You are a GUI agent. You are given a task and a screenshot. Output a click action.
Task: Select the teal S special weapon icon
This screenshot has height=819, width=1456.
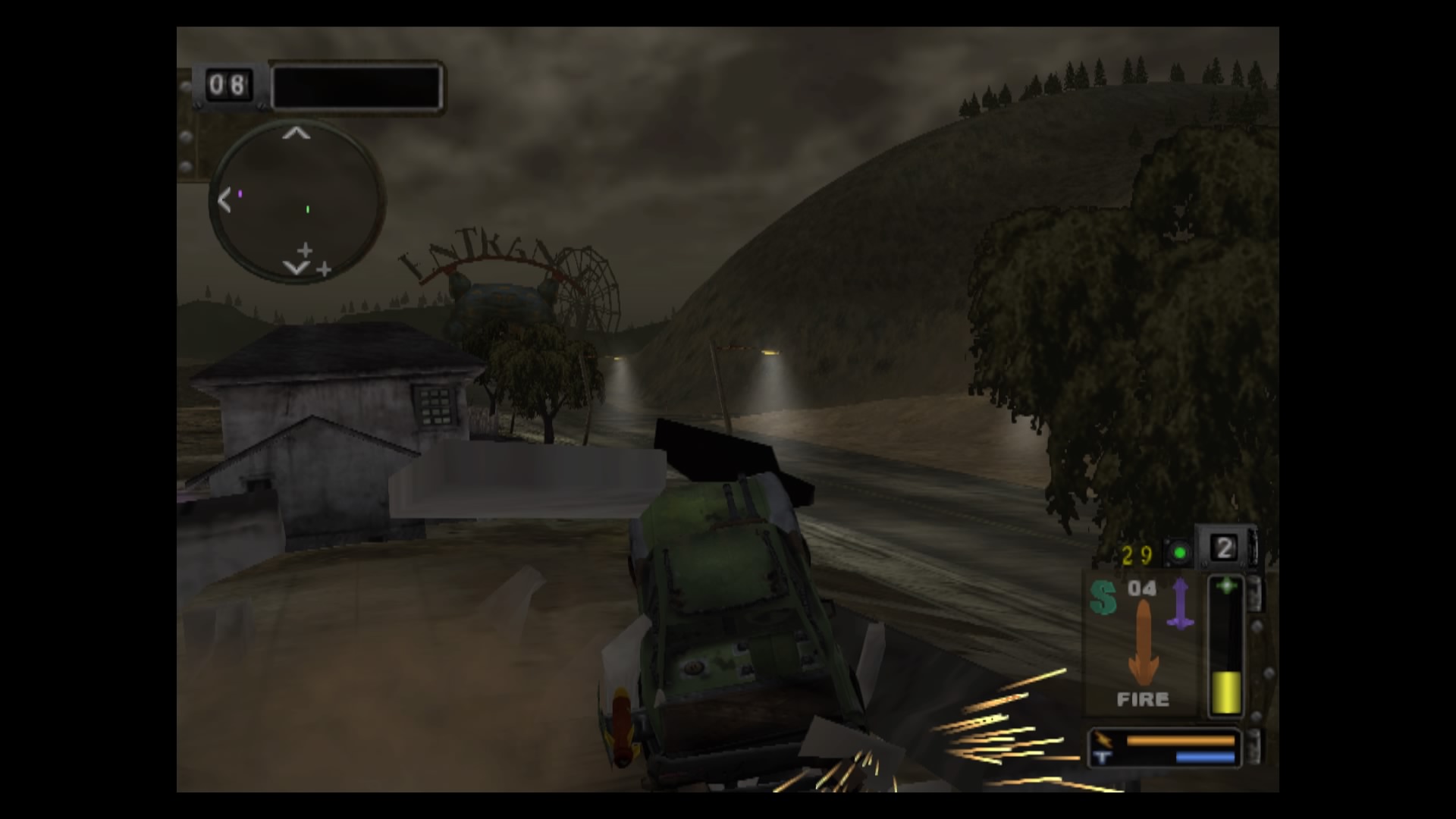1103,597
